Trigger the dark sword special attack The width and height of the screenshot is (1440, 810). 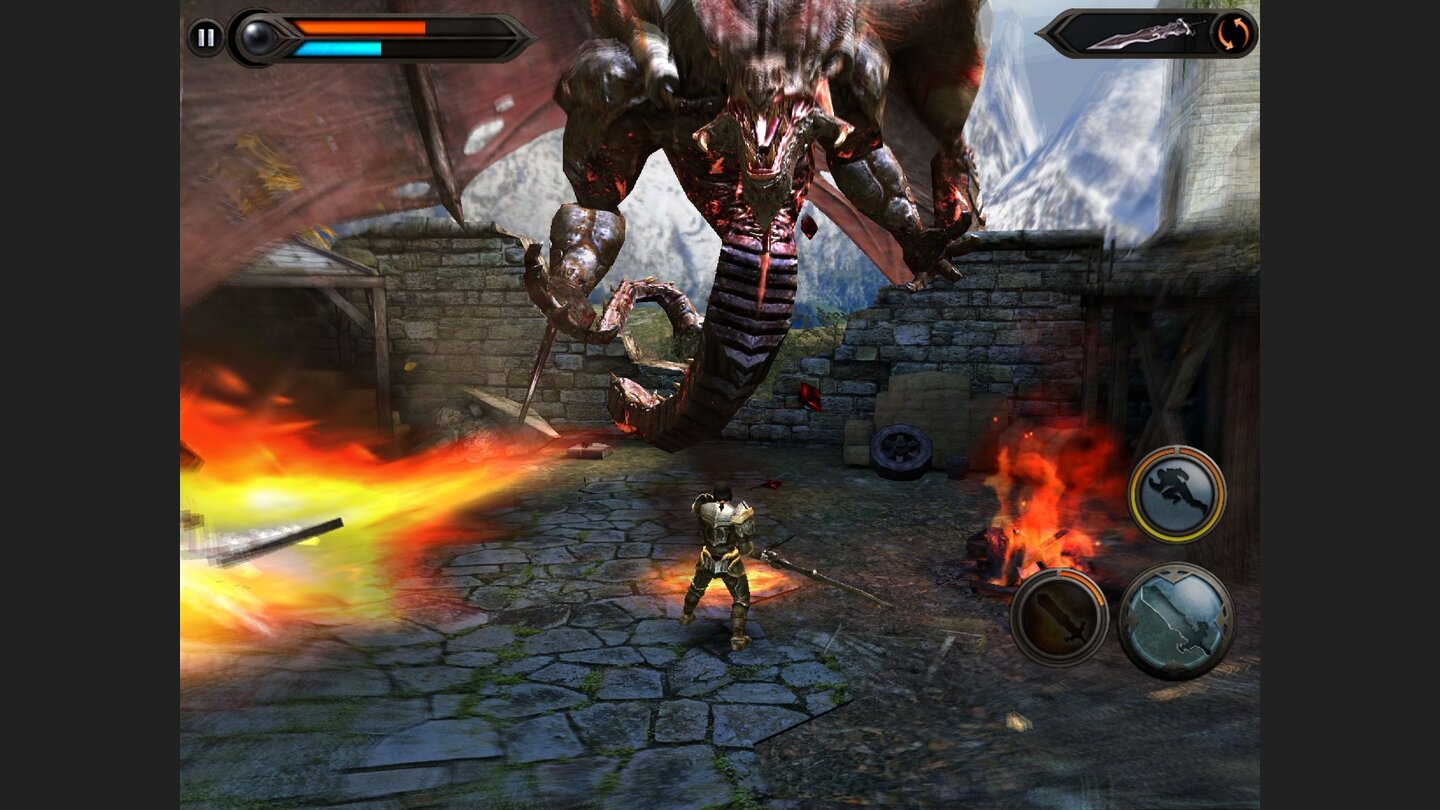[1058, 617]
